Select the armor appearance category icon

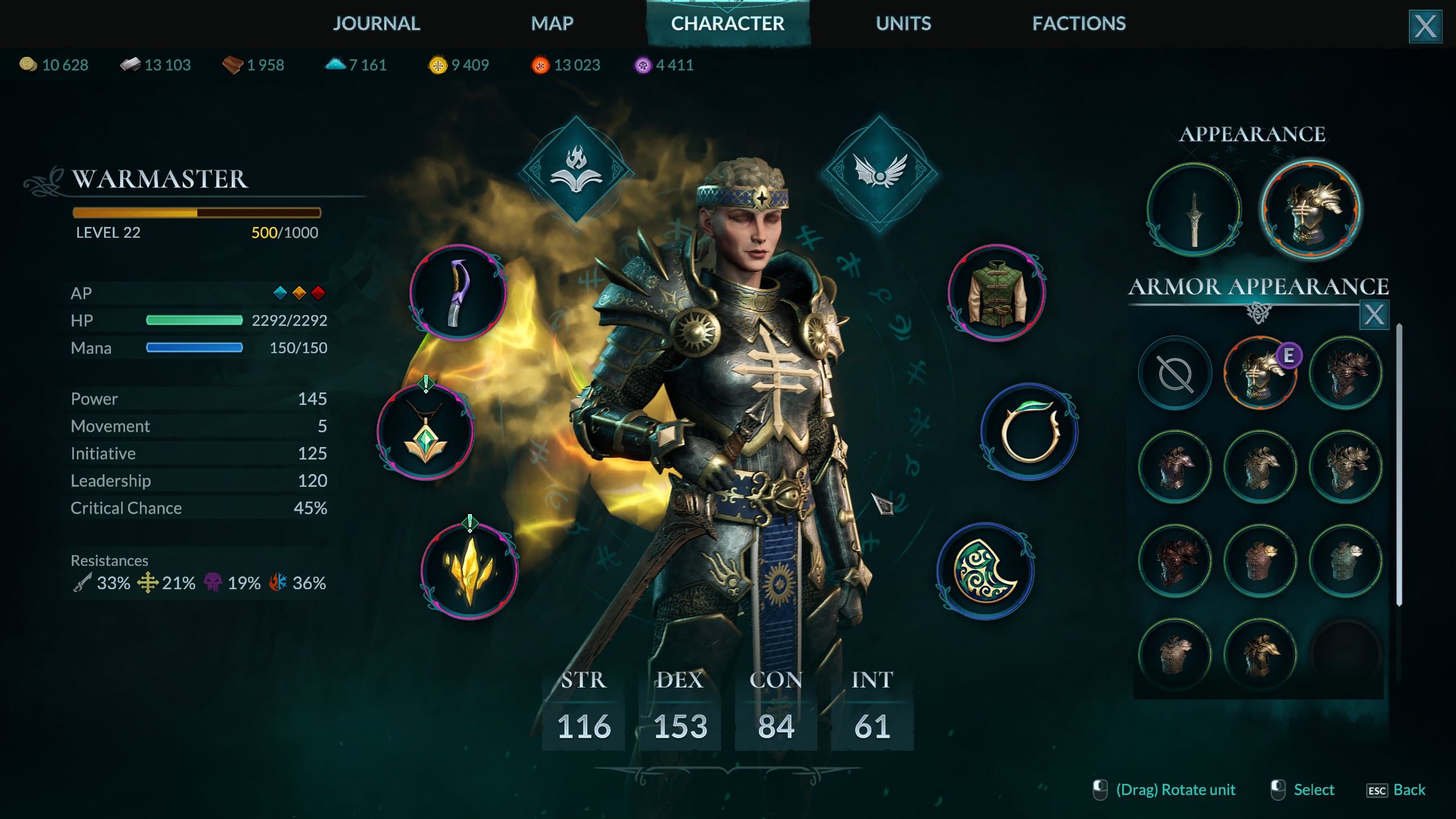click(1310, 210)
